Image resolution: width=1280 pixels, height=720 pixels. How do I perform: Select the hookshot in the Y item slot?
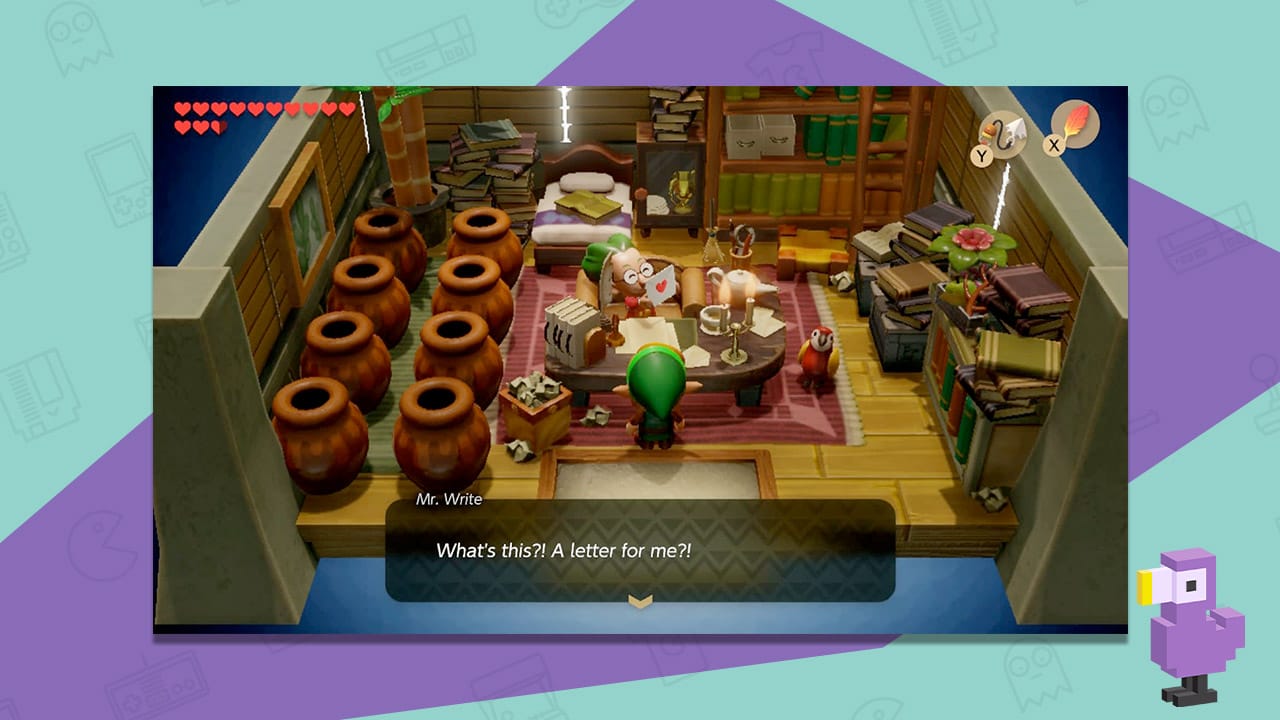click(x=1003, y=136)
